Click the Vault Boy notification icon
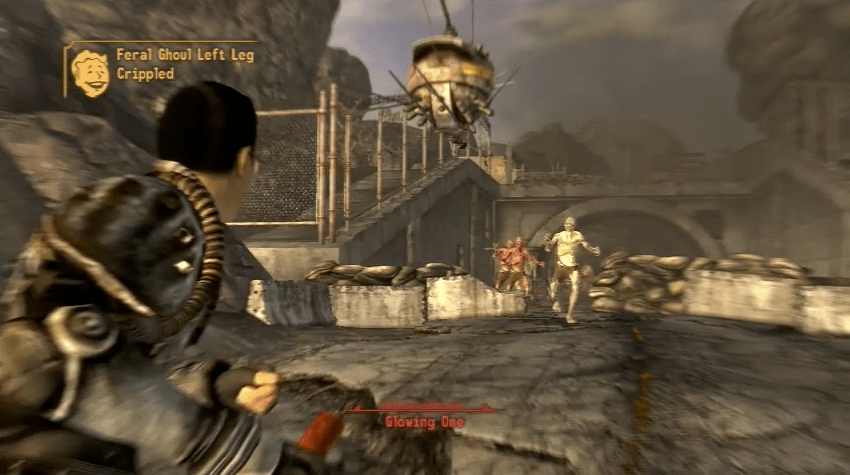Image resolution: width=850 pixels, height=475 pixels. click(x=90, y=71)
